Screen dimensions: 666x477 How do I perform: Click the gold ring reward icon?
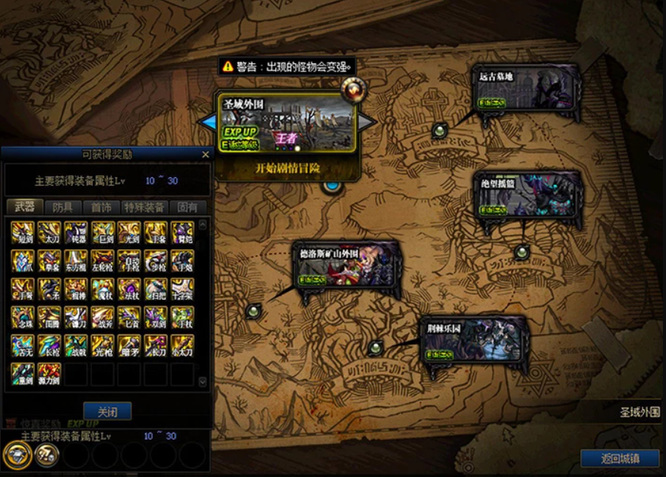coord(15,455)
